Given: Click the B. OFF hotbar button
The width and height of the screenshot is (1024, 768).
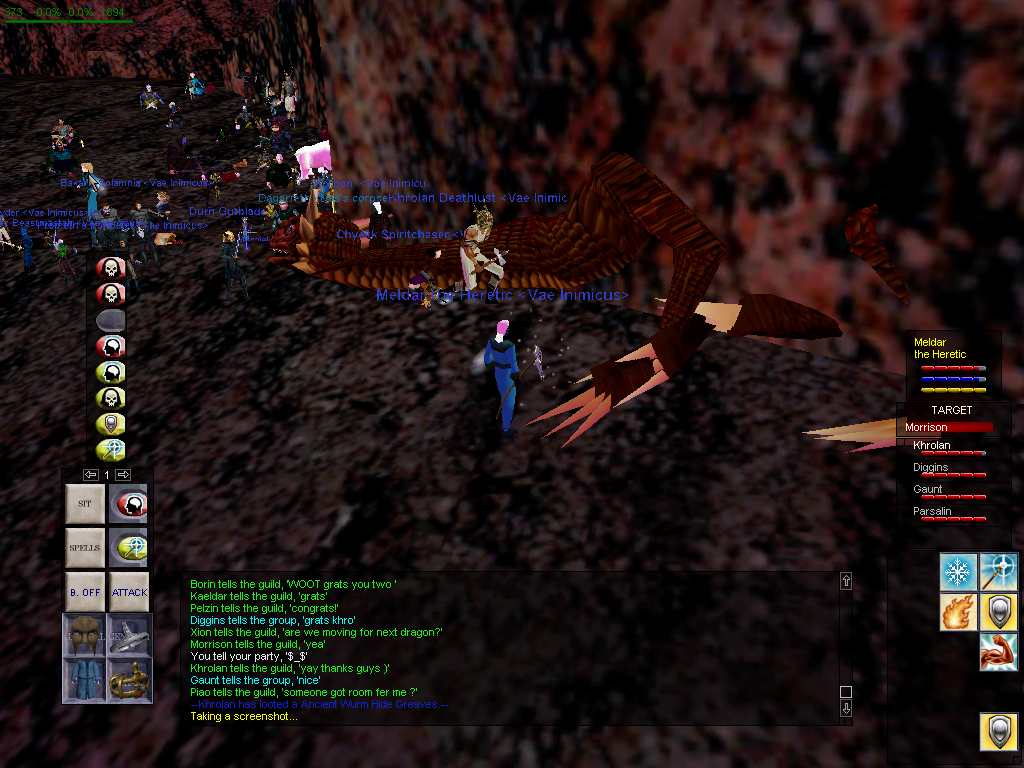Looking at the screenshot, I should click(x=85, y=592).
